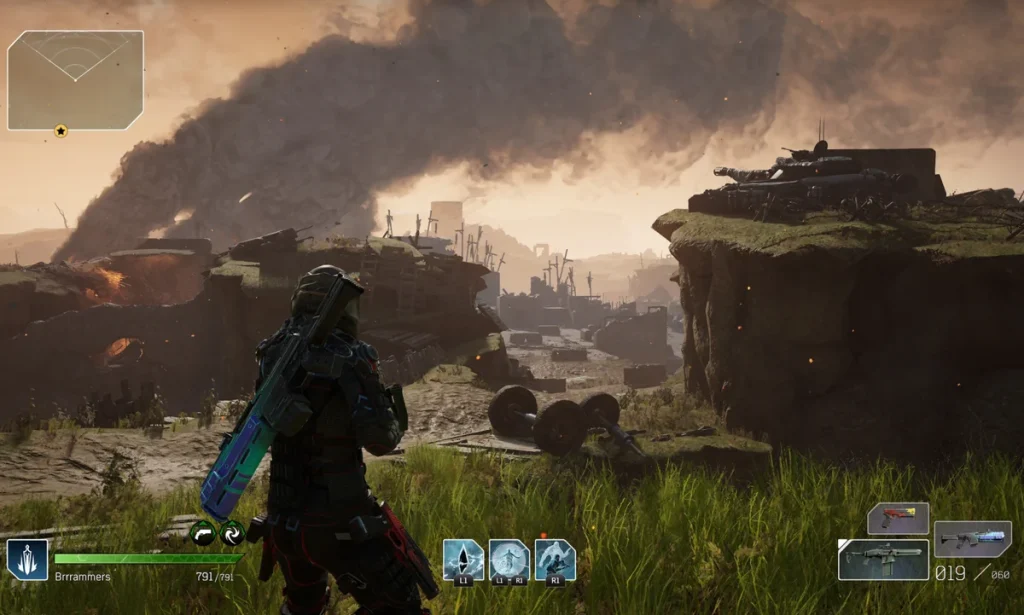Click the green curved-arrow buff icon
The height and width of the screenshot is (615, 1024).
tap(204, 533)
